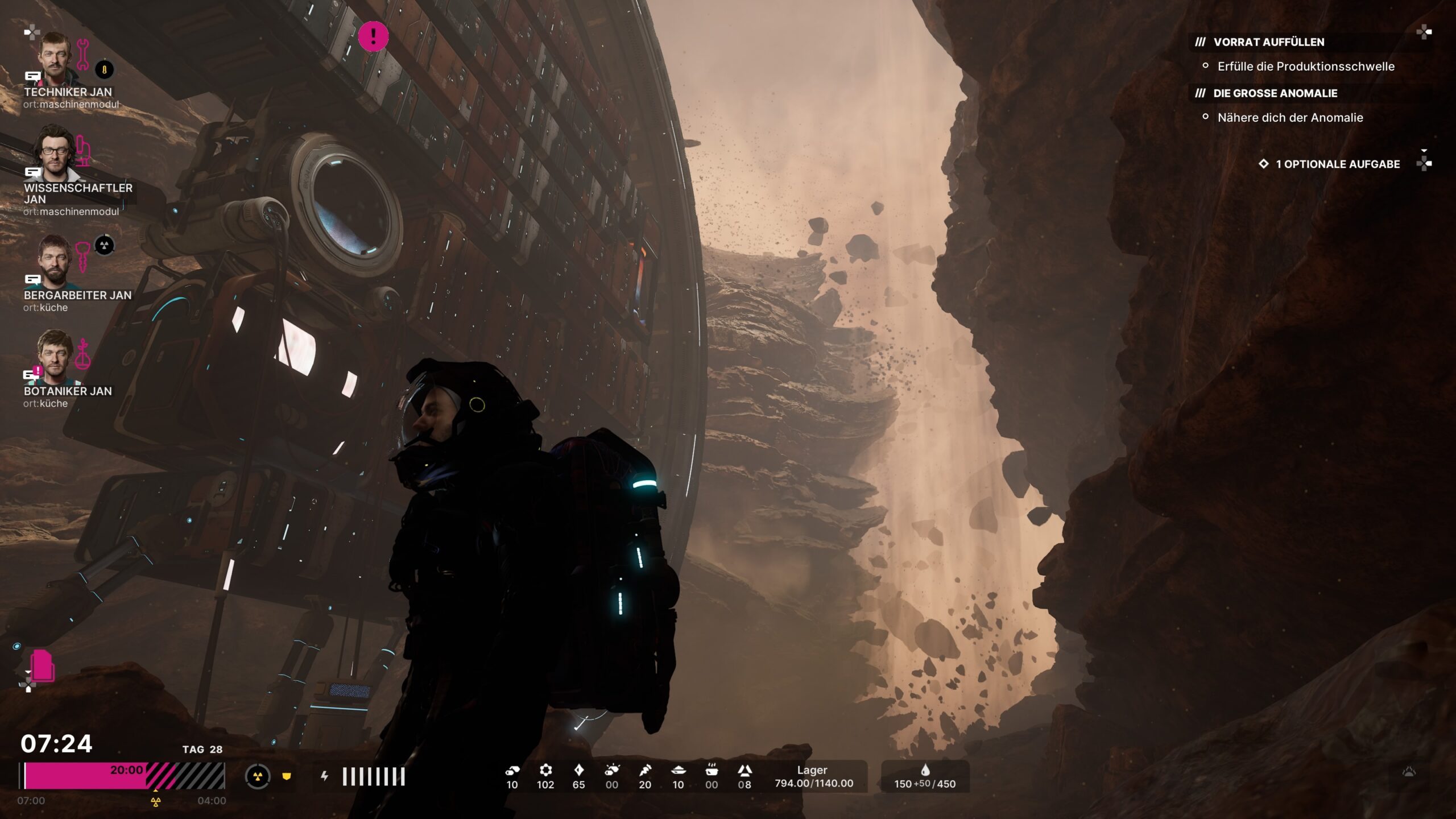Click the radiation warning icon by the day bar
The width and height of the screenshot is (1456, 819).
click(x=258, y=776)
